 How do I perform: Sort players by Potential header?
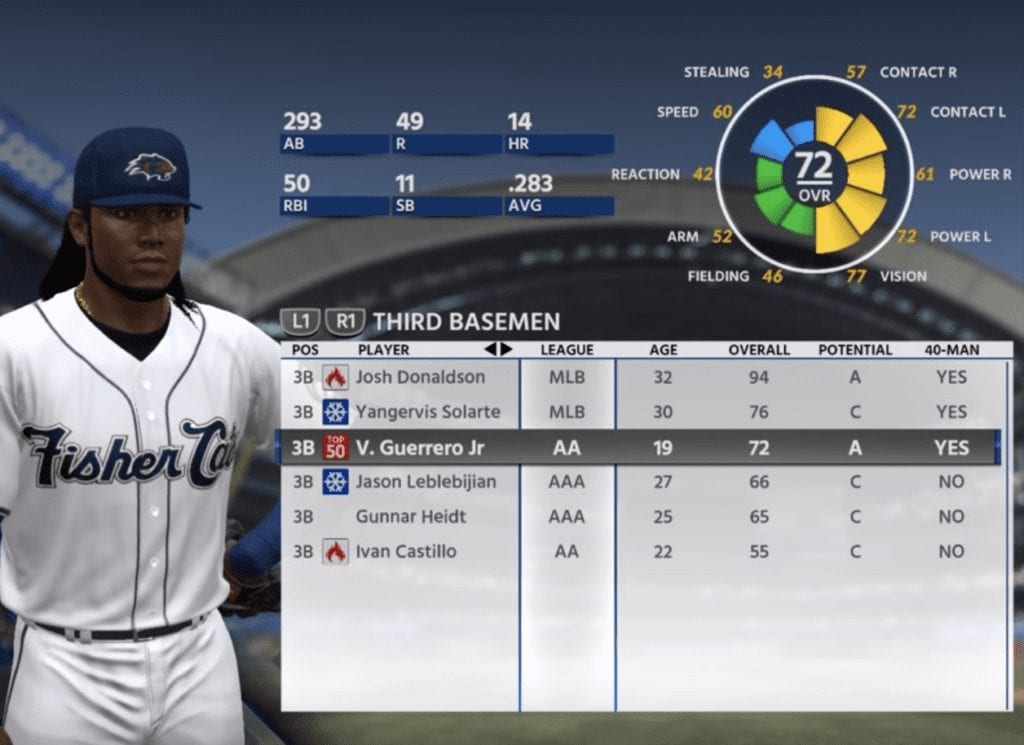(855, 350)
